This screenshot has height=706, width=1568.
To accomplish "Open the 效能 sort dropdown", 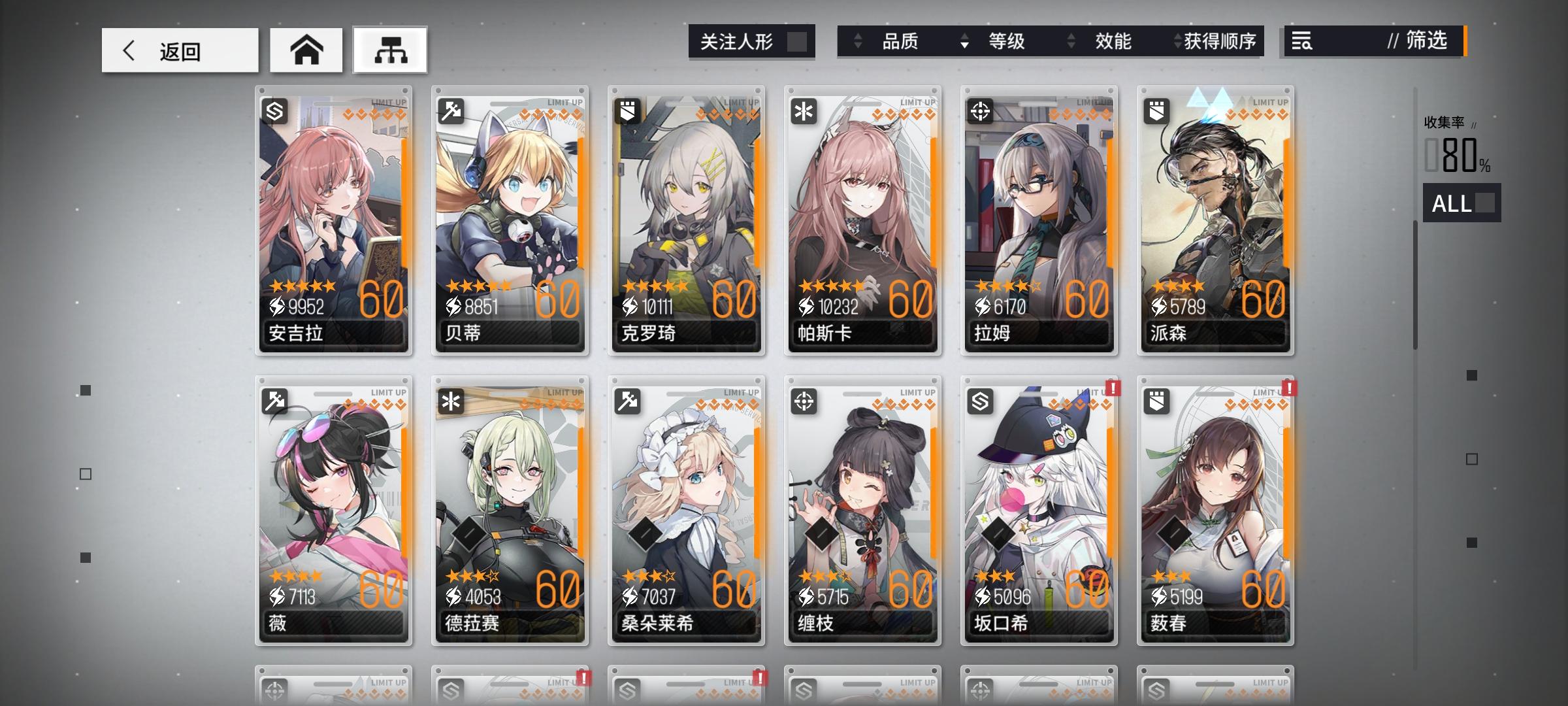I will pyautogui.click(x=1113, y=42).
